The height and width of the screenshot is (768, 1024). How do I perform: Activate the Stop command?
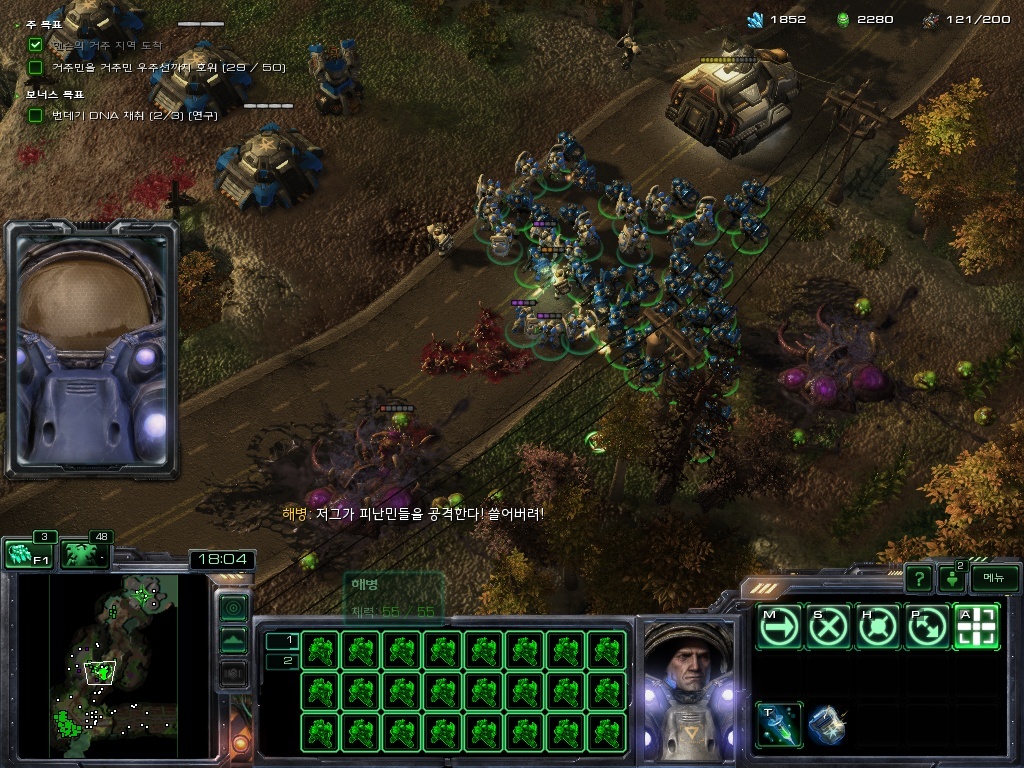(828, 627)
